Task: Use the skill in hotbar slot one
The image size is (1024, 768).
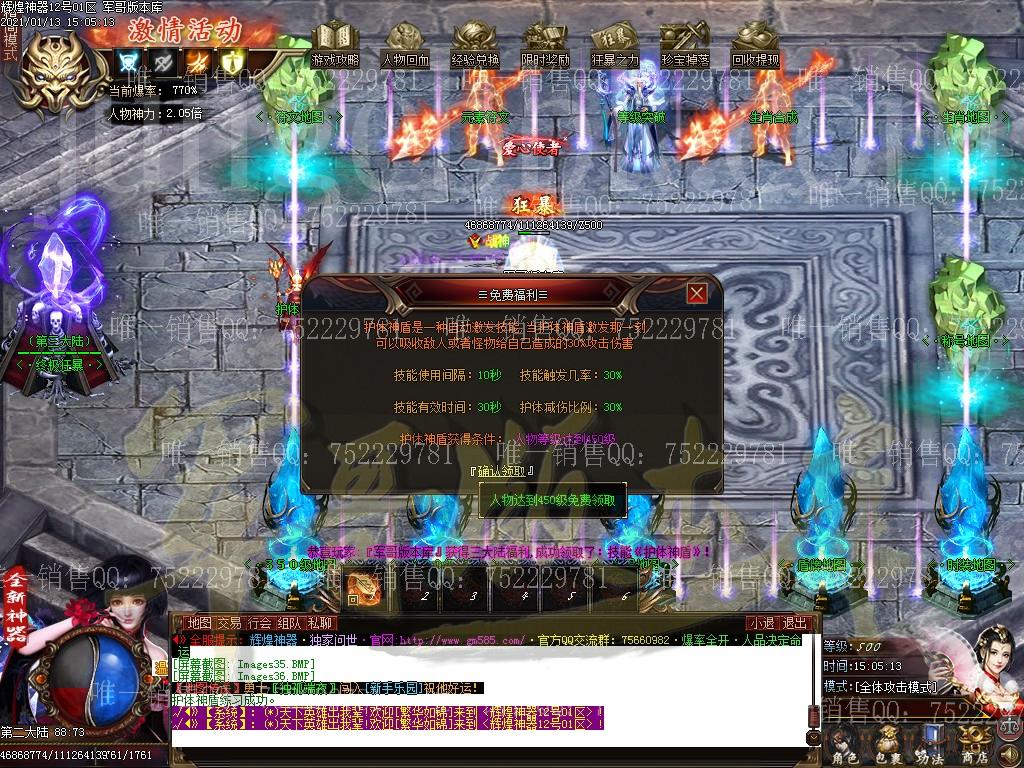Action: [x=364, y=587]
